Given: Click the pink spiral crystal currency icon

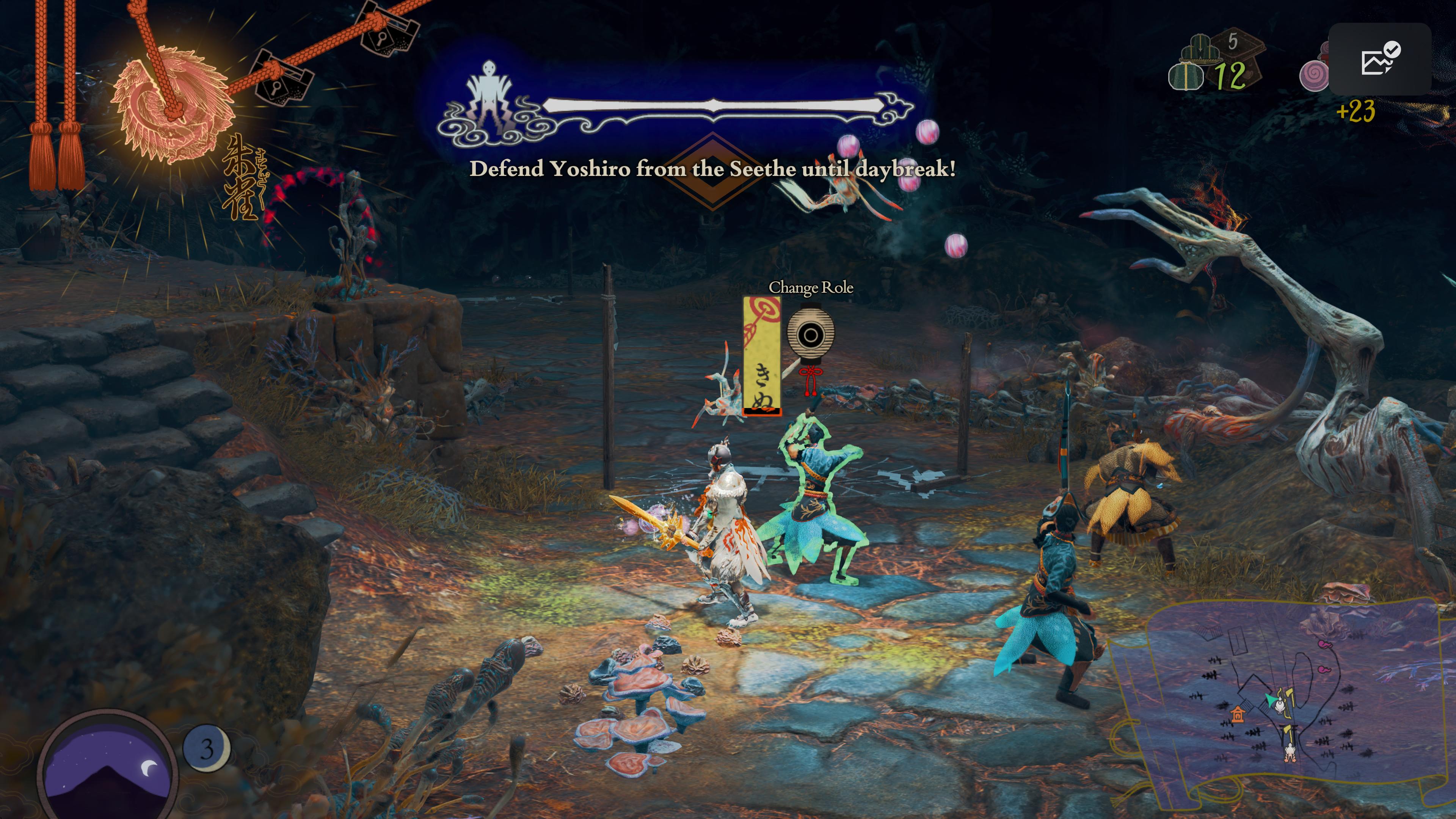Looking at the screenshot, I should pos(1313,76).
